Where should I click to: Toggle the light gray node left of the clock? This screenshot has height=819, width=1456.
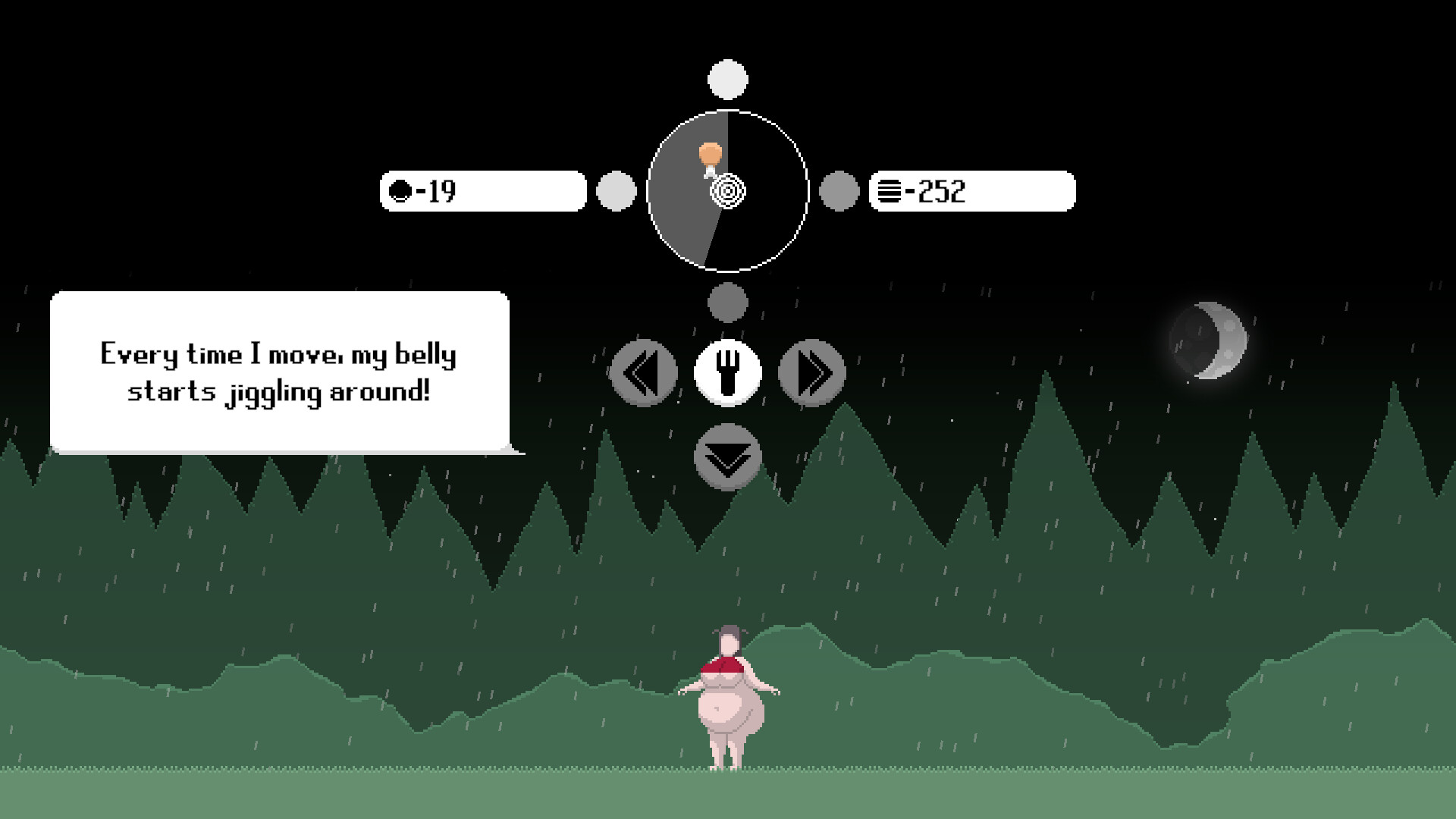[x=617, y=192]
